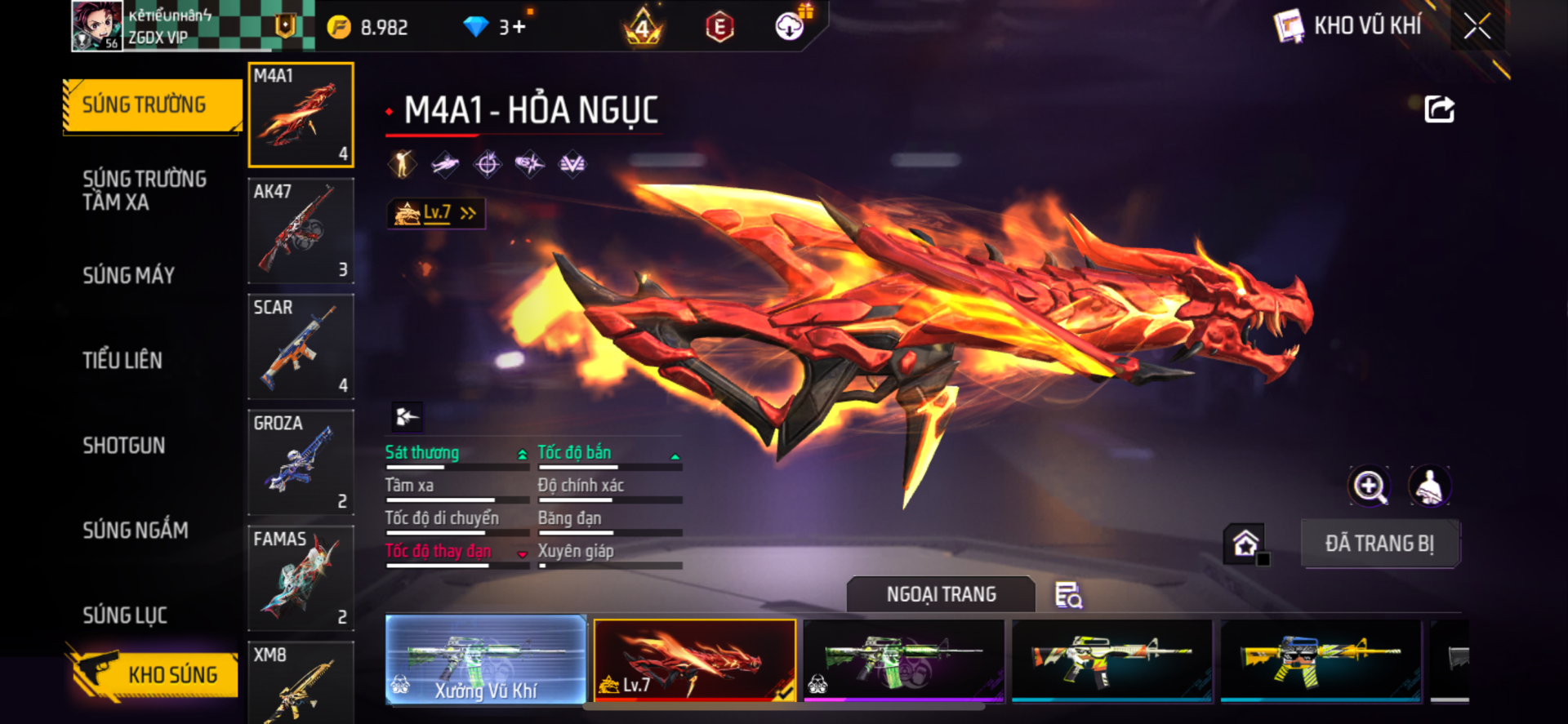
Task: Zoom in with the magnifier icon
Action: coord(1369,486)
